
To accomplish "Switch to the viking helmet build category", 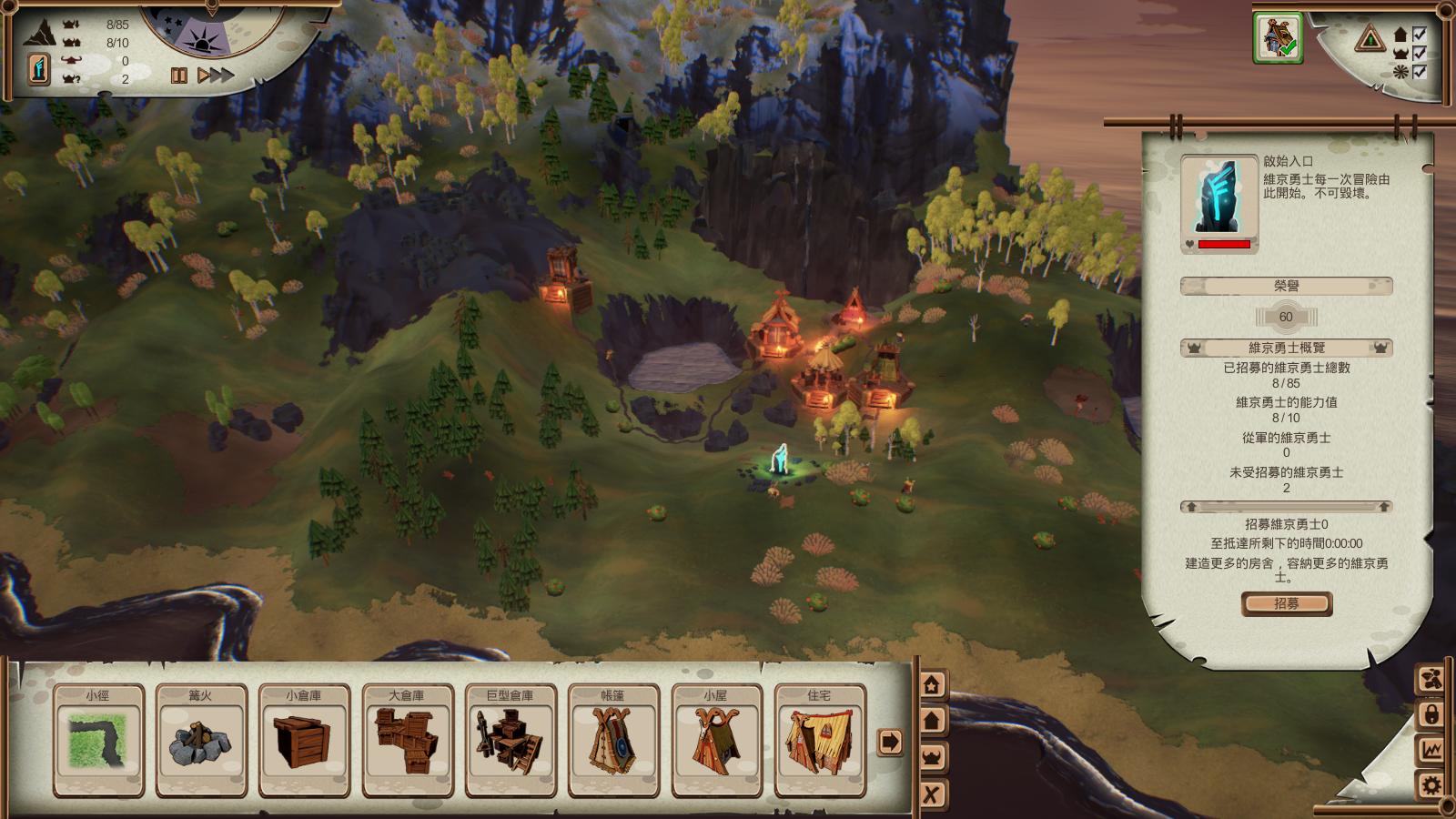I will point(932,756).
